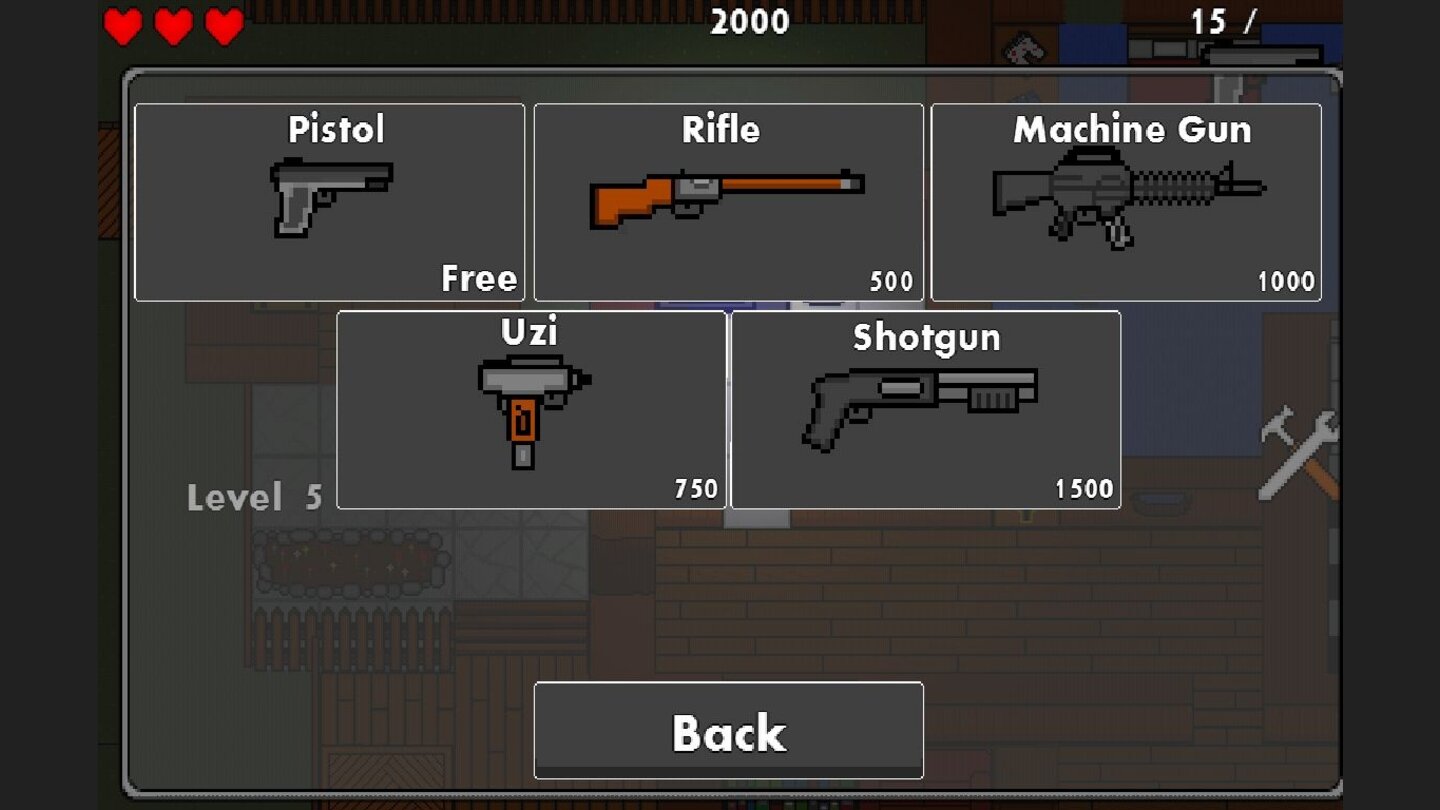Equip the free Pistol
This screenshot has height=810, width=1440.
click(x=330, y=200)
